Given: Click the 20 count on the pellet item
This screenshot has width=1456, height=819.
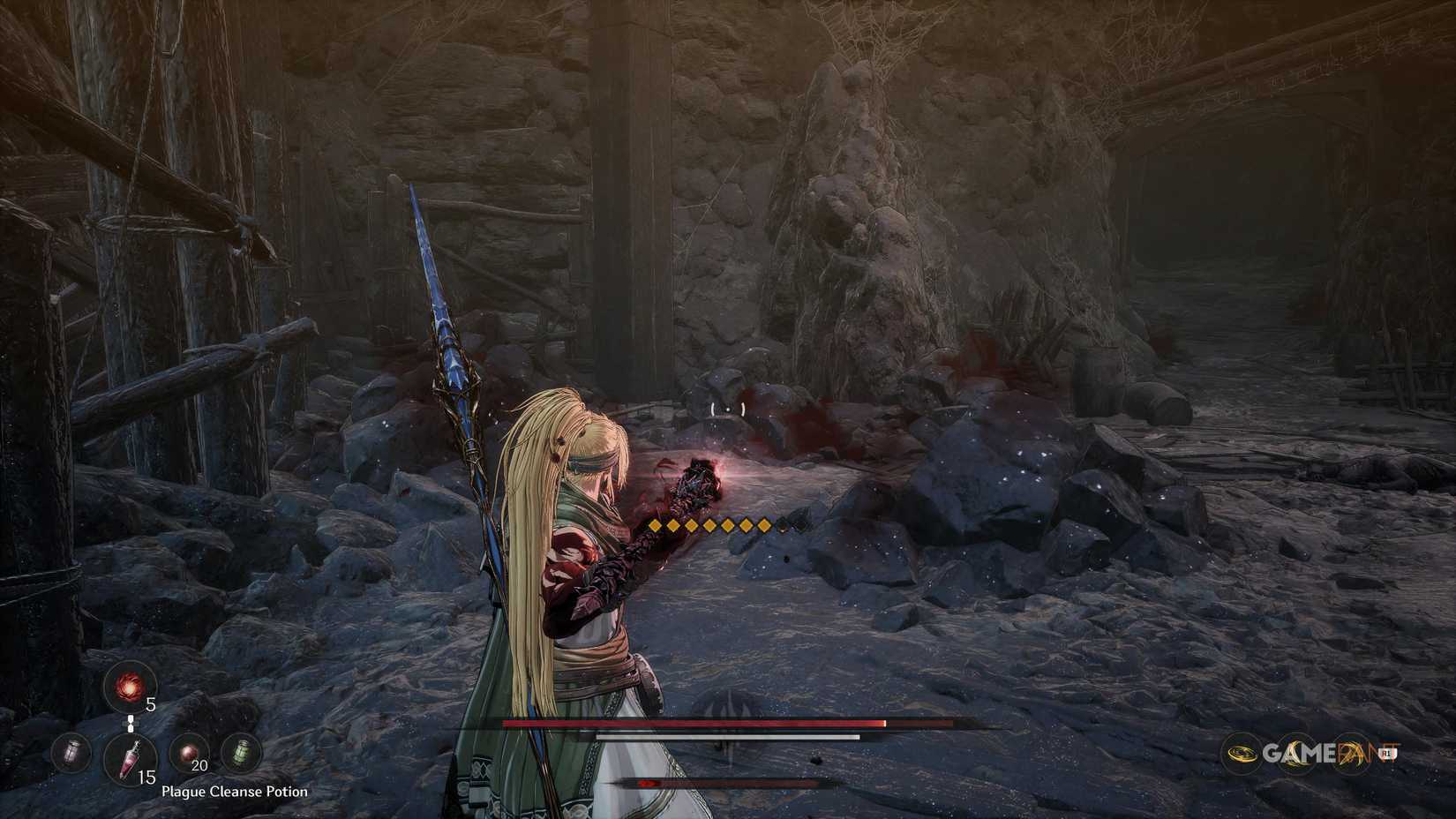Looking at the screenshot, I should click(199, 765).
